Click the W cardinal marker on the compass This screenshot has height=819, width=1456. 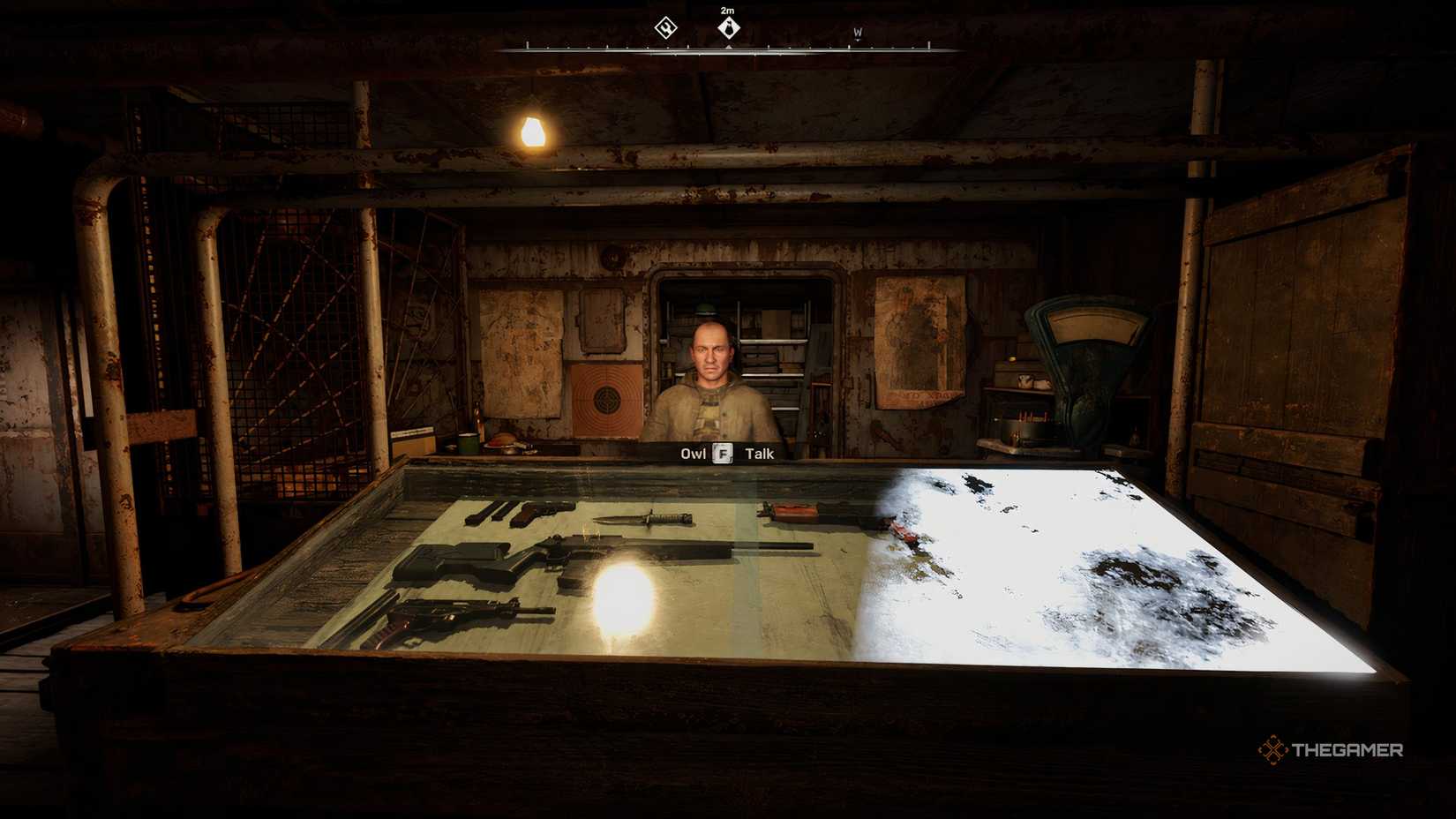pos(857,34)
